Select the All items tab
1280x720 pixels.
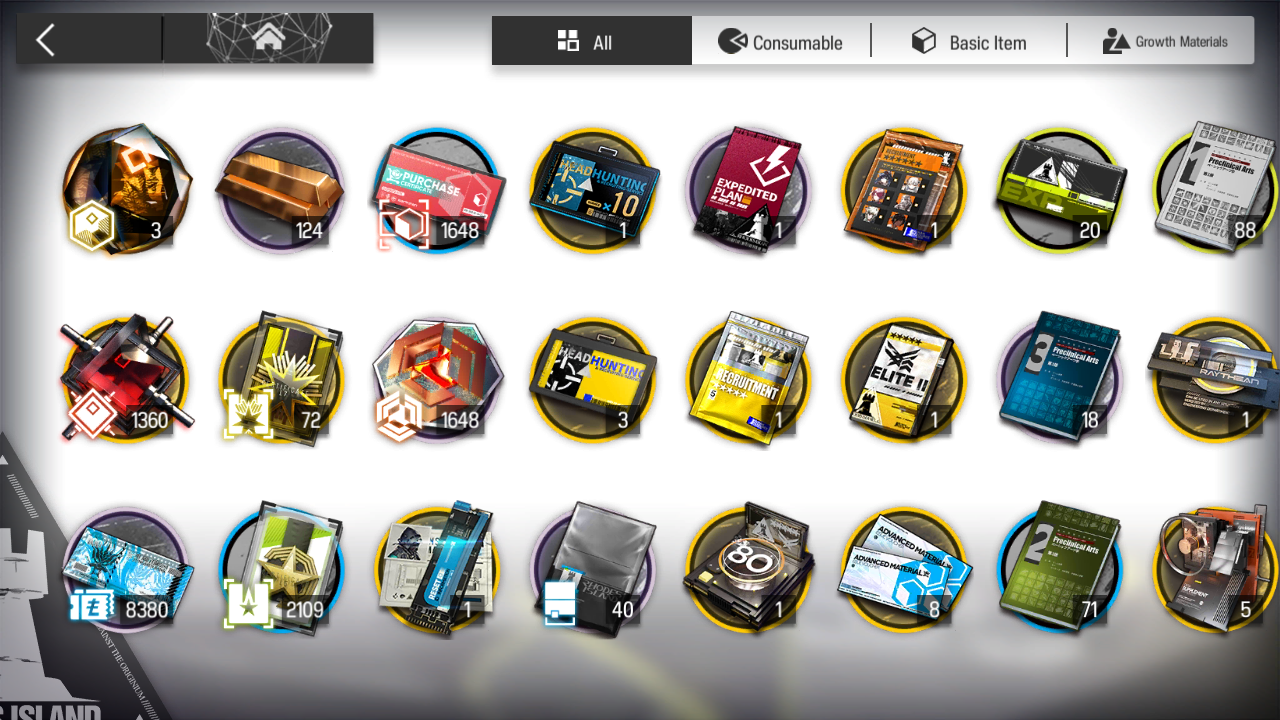590,42
